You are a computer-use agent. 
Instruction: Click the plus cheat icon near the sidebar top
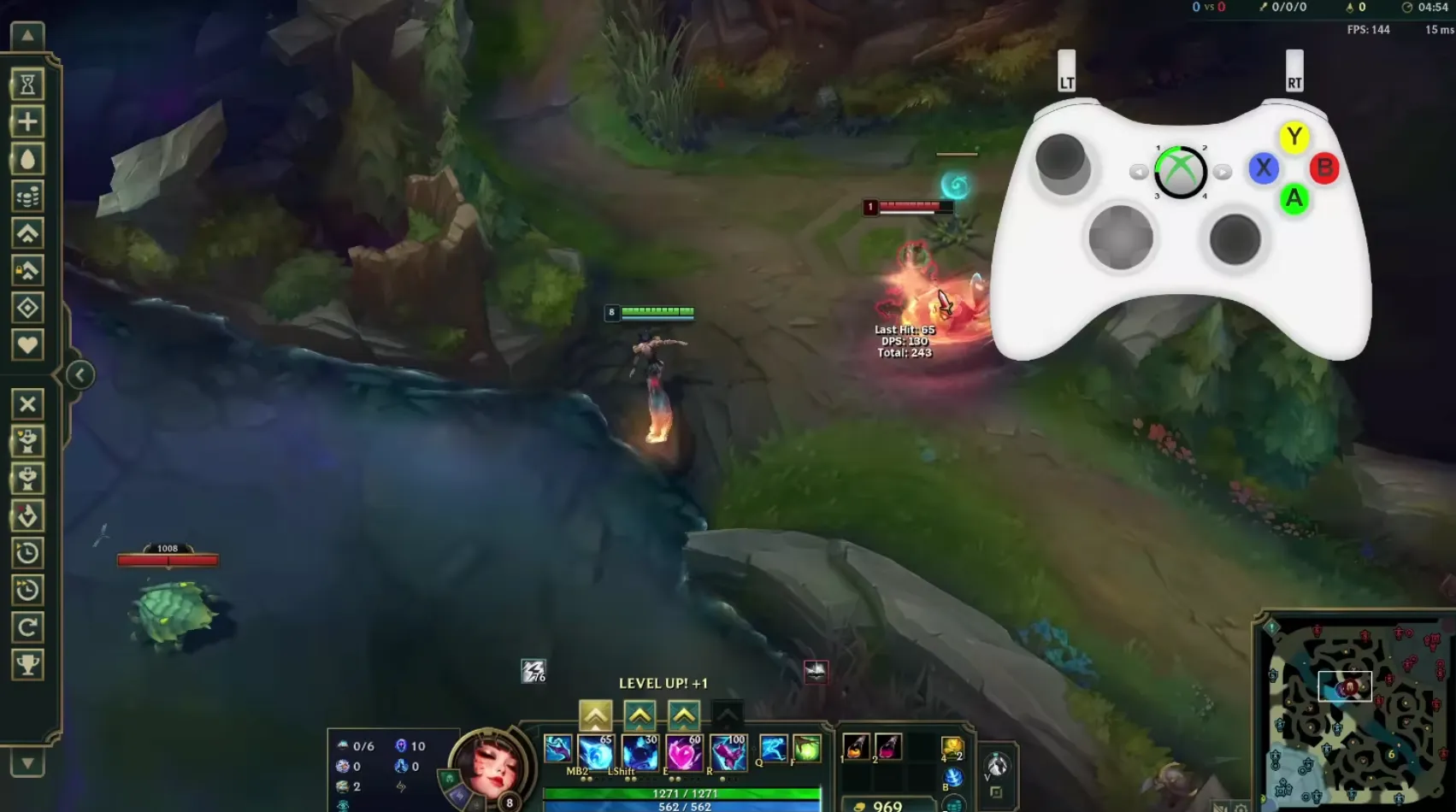28,121
